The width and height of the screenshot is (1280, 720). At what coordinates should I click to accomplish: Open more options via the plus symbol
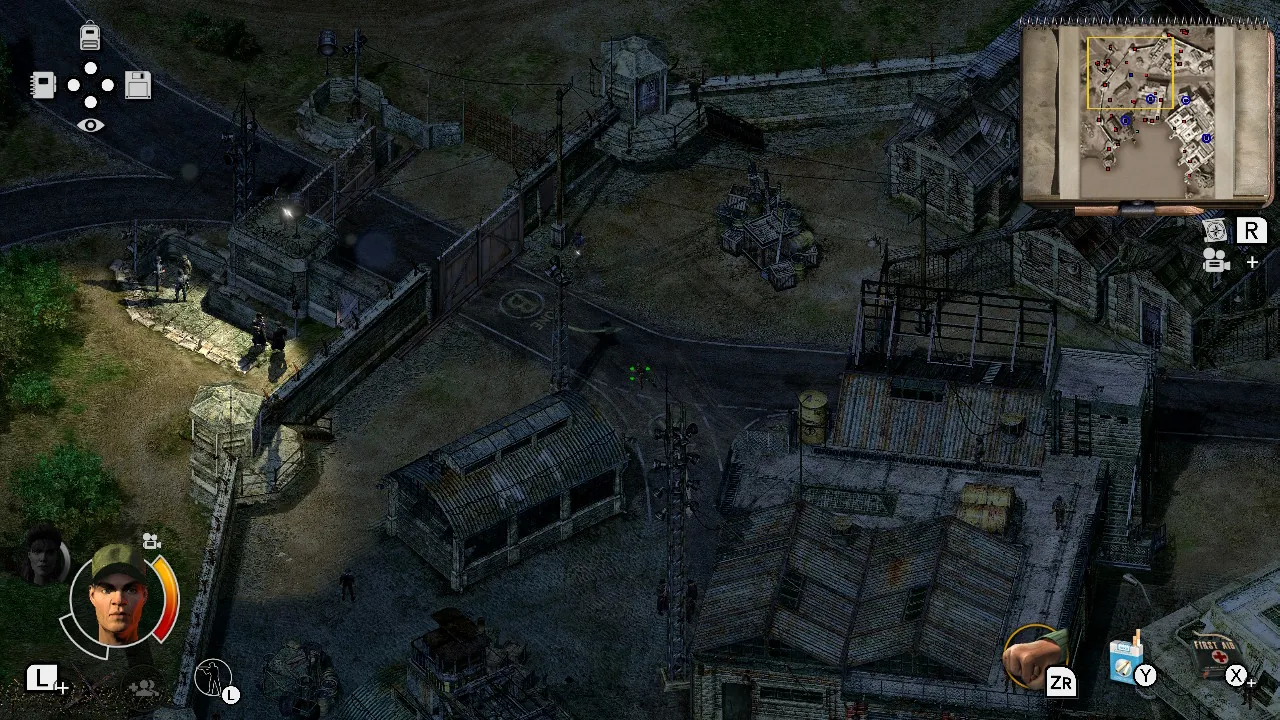point(1253,262)
